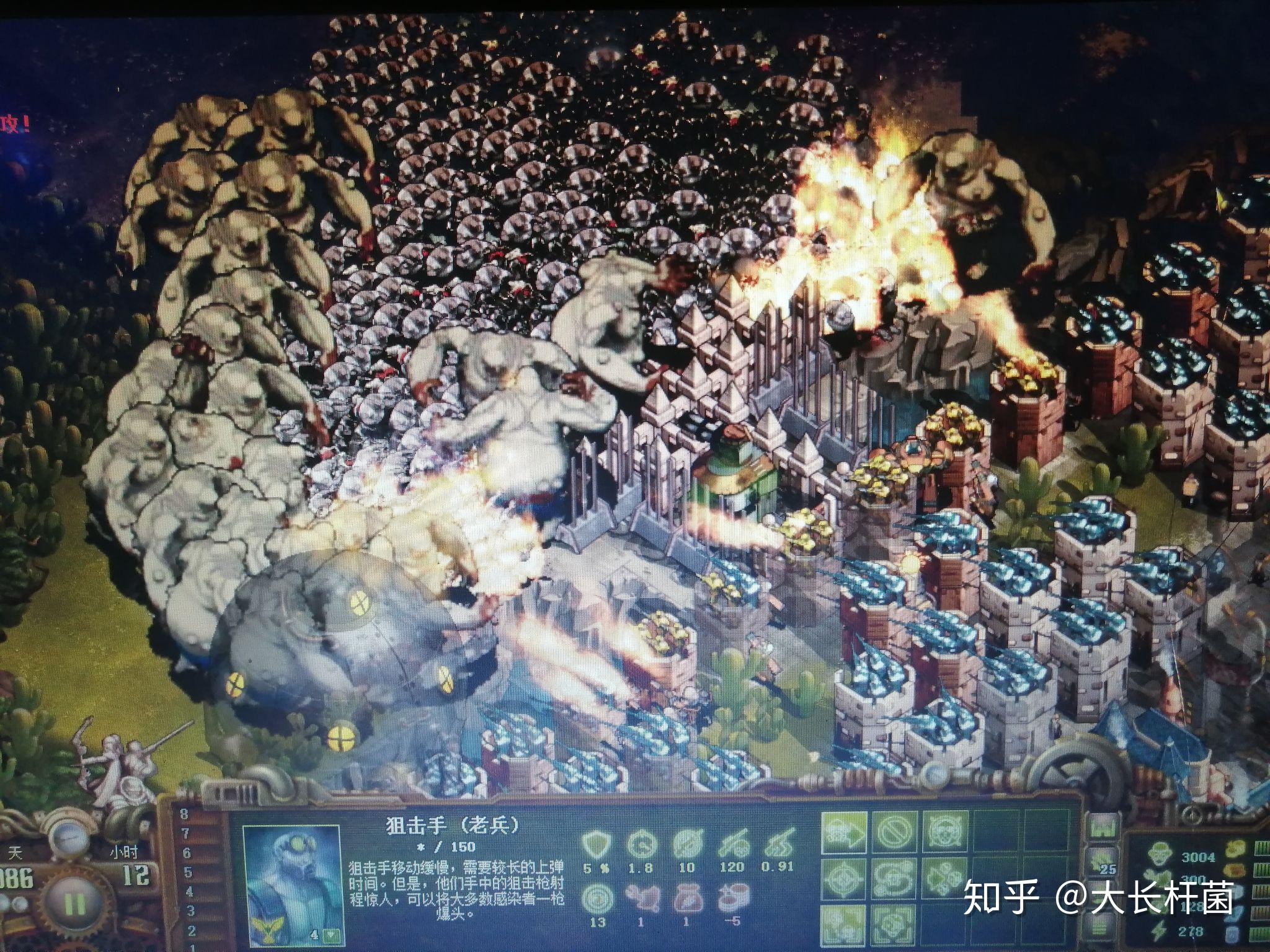Image resolution: width=1270 pixels, height=952 pixels.
Task: Click the target damage icon showing 13
Action: click(x=598, y=897)
